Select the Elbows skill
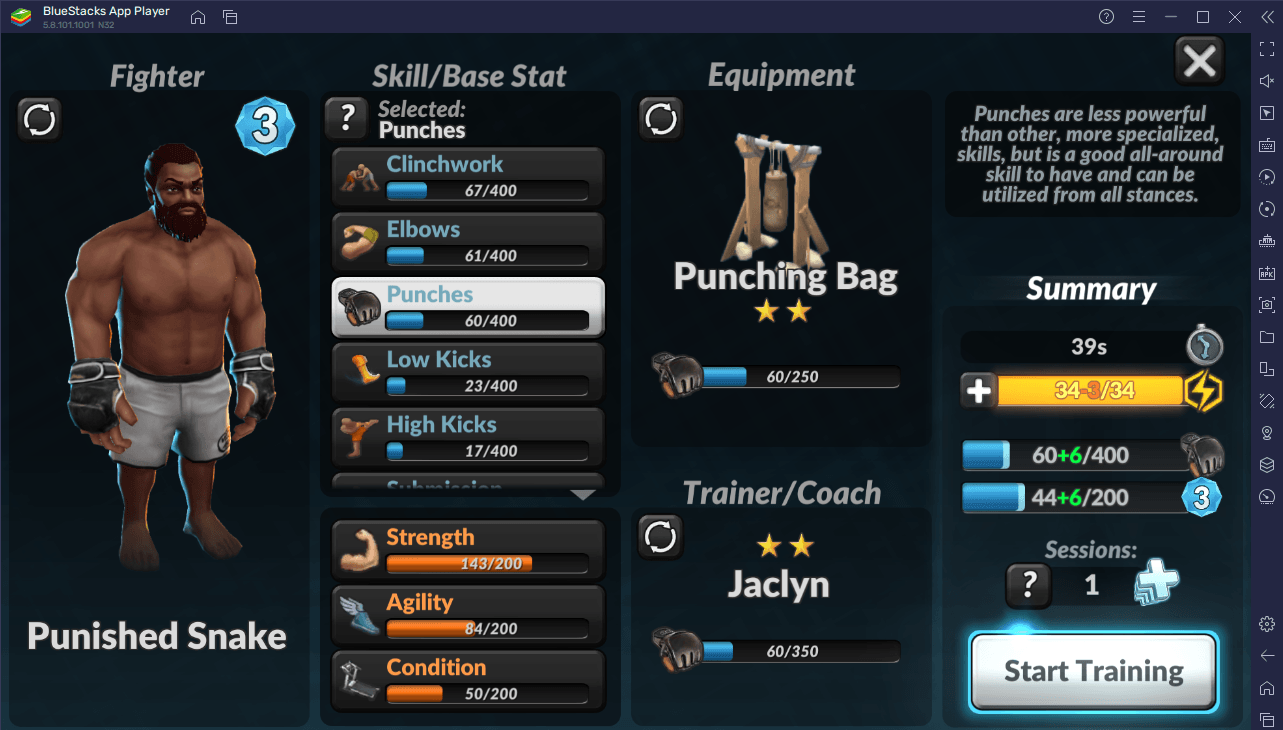 pos(466,240)
